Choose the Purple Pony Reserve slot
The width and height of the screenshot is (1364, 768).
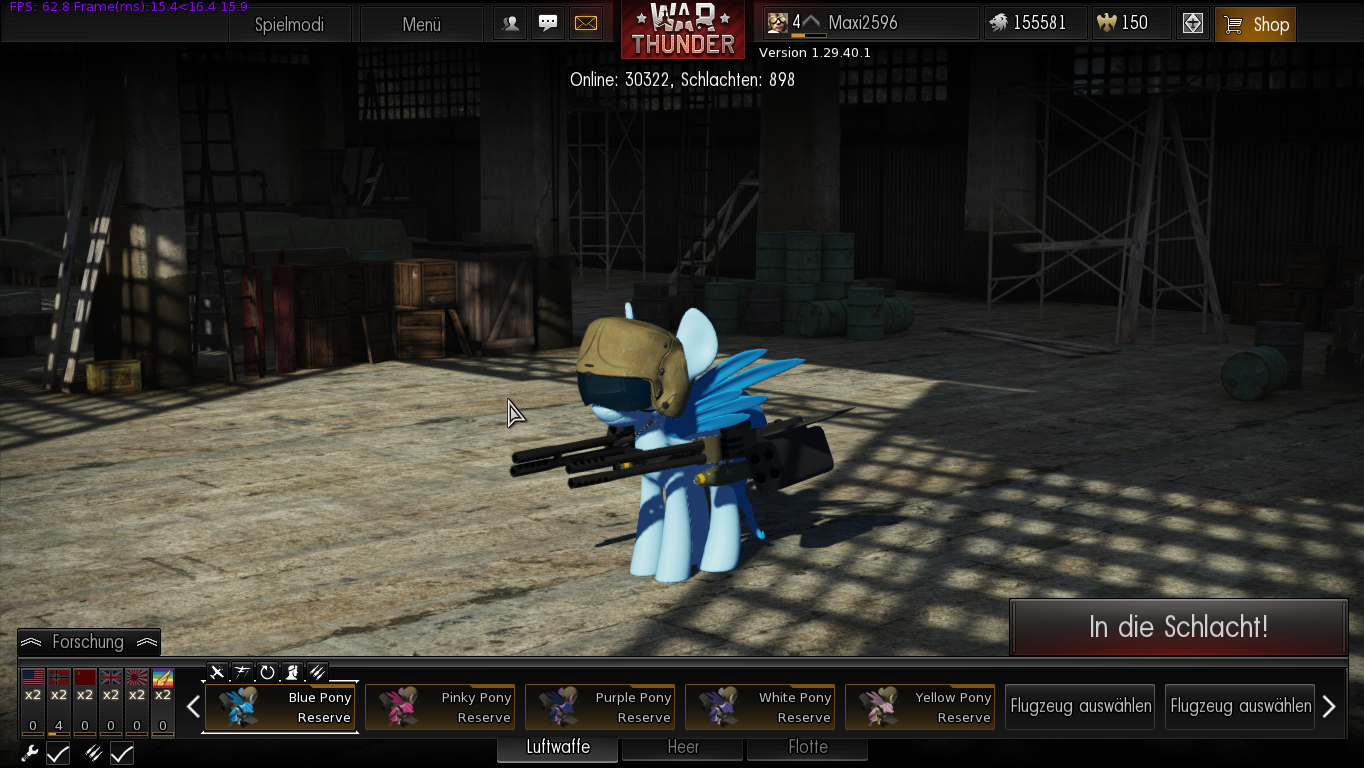pos(600,707)
